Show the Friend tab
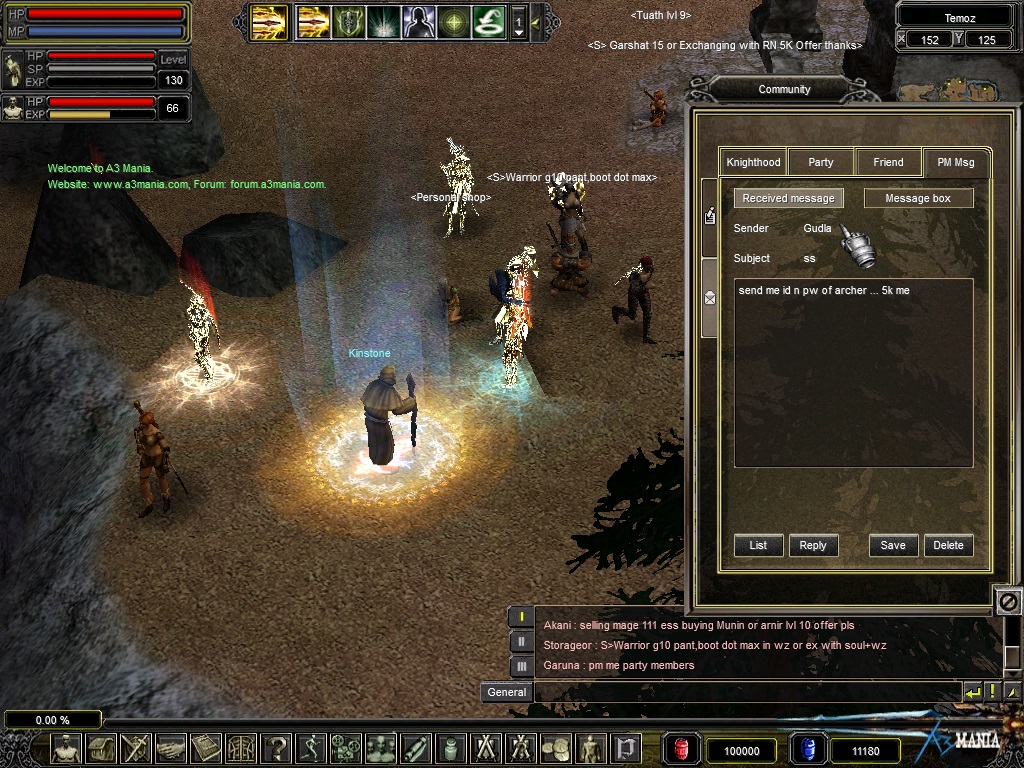Viewport: 1024px width, 768px height. point(888,162)
